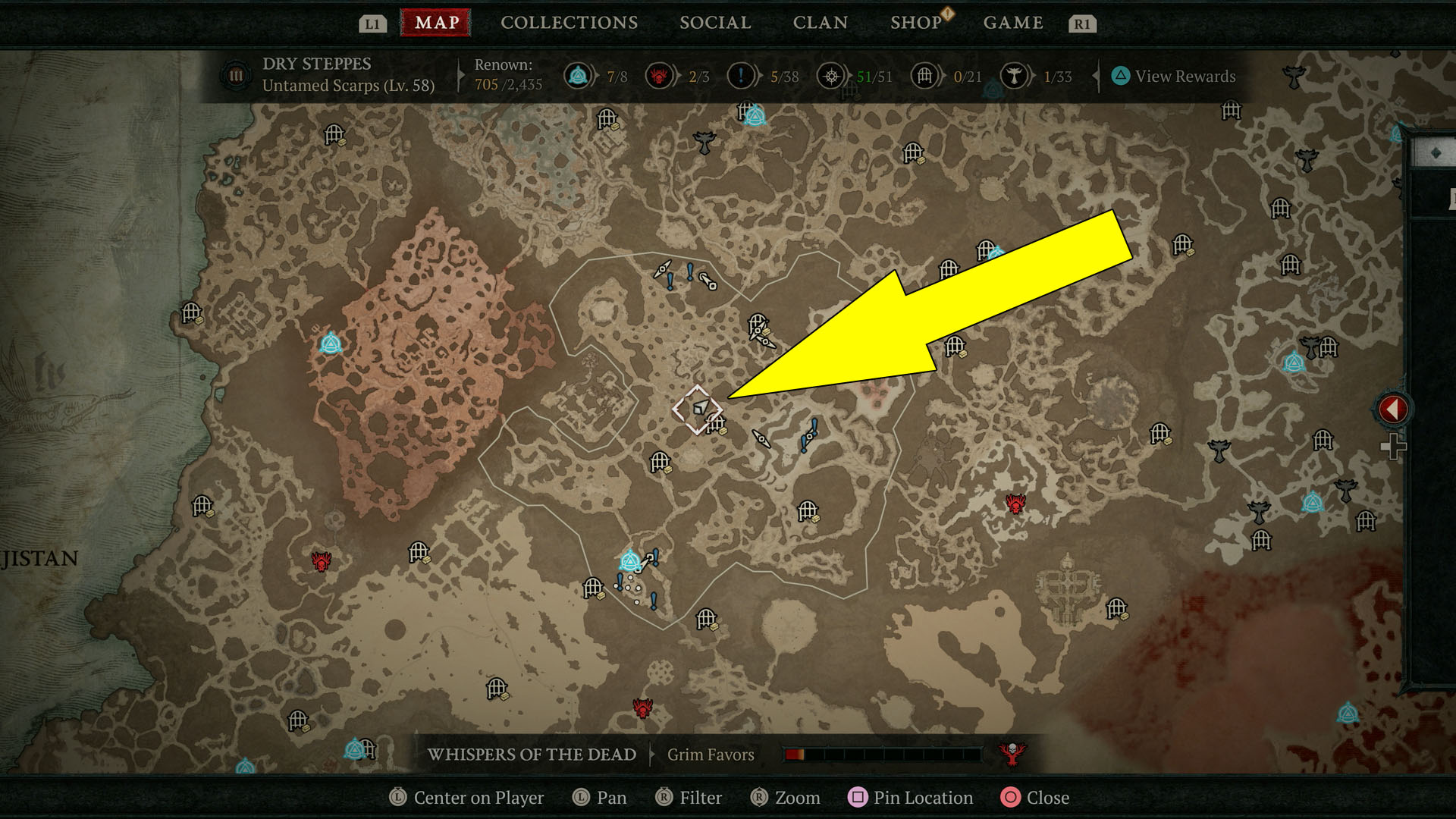Viewport: 1456px width, 819px height.
Task: Click the Grim Favors progress bar
Action: [x=883, y=755]
